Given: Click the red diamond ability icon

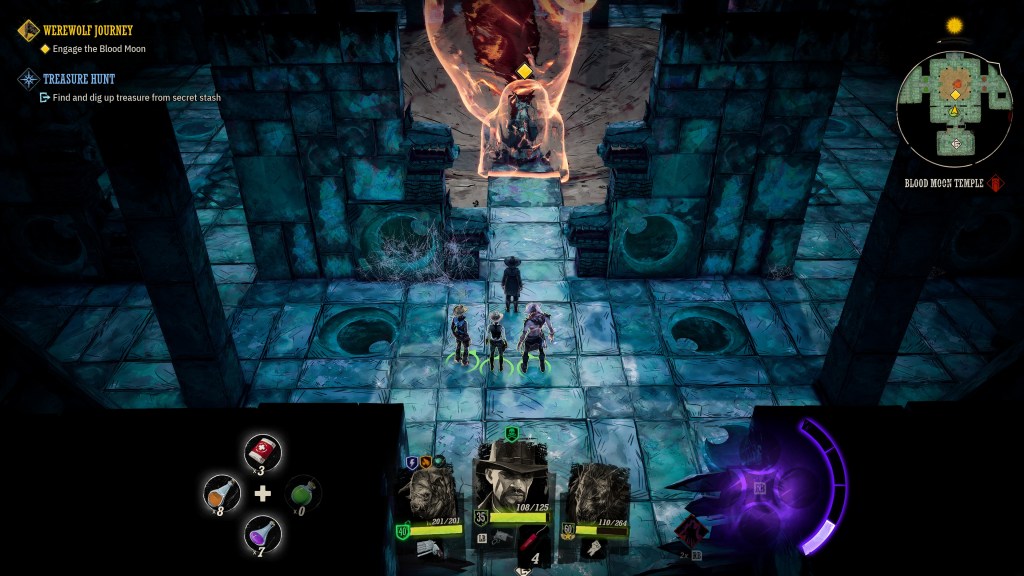Looking at the screenshot, I should click(x=690, y=532).
